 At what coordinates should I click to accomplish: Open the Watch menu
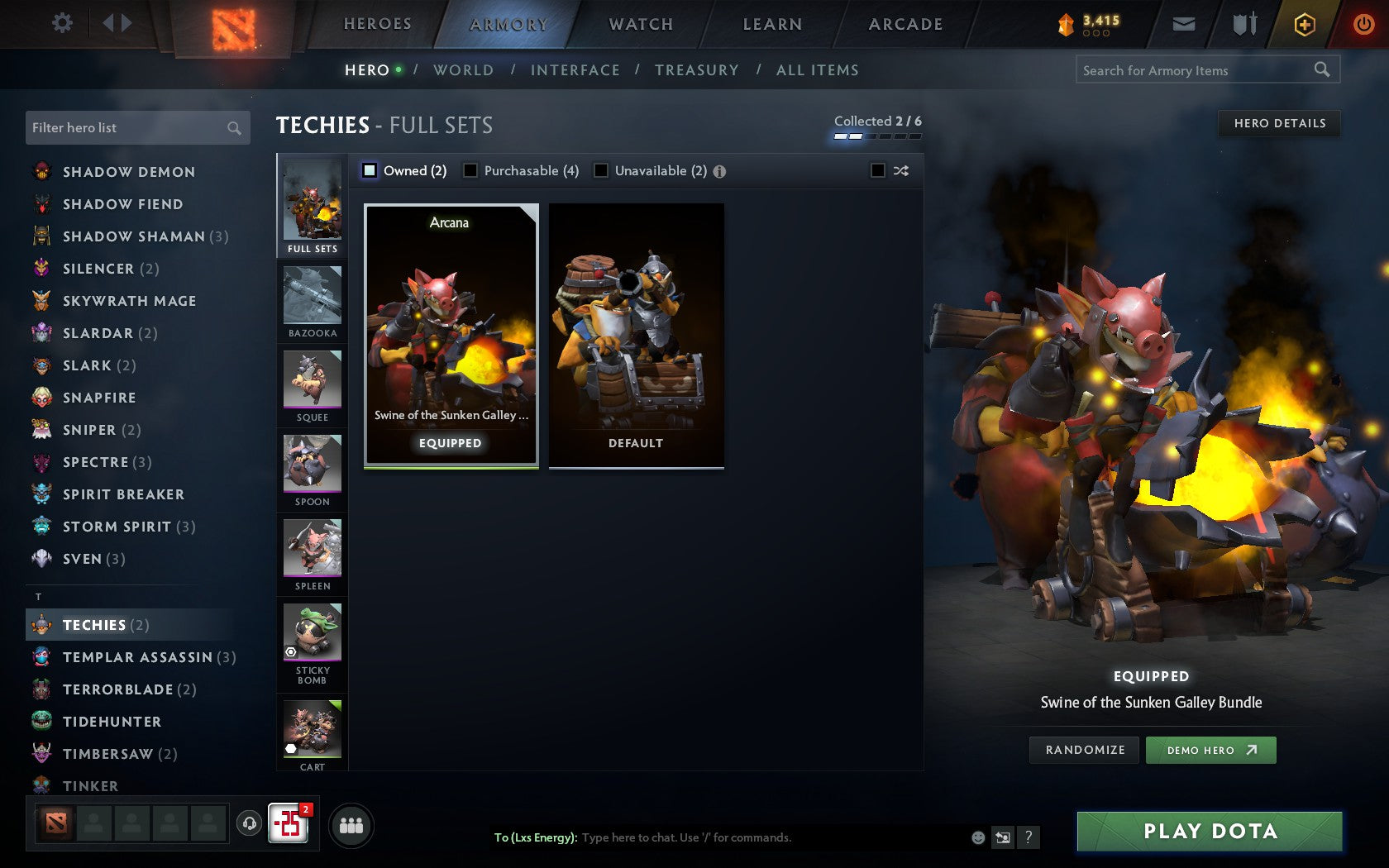[x=641, y=23]
